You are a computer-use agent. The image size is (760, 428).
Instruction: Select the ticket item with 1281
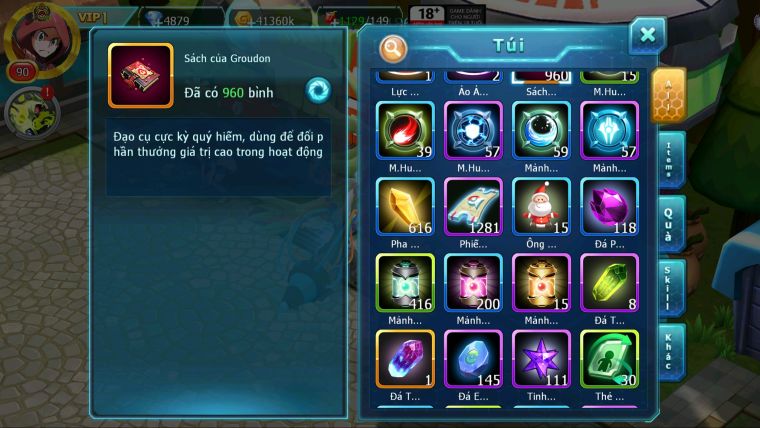[x=473, y=206]
